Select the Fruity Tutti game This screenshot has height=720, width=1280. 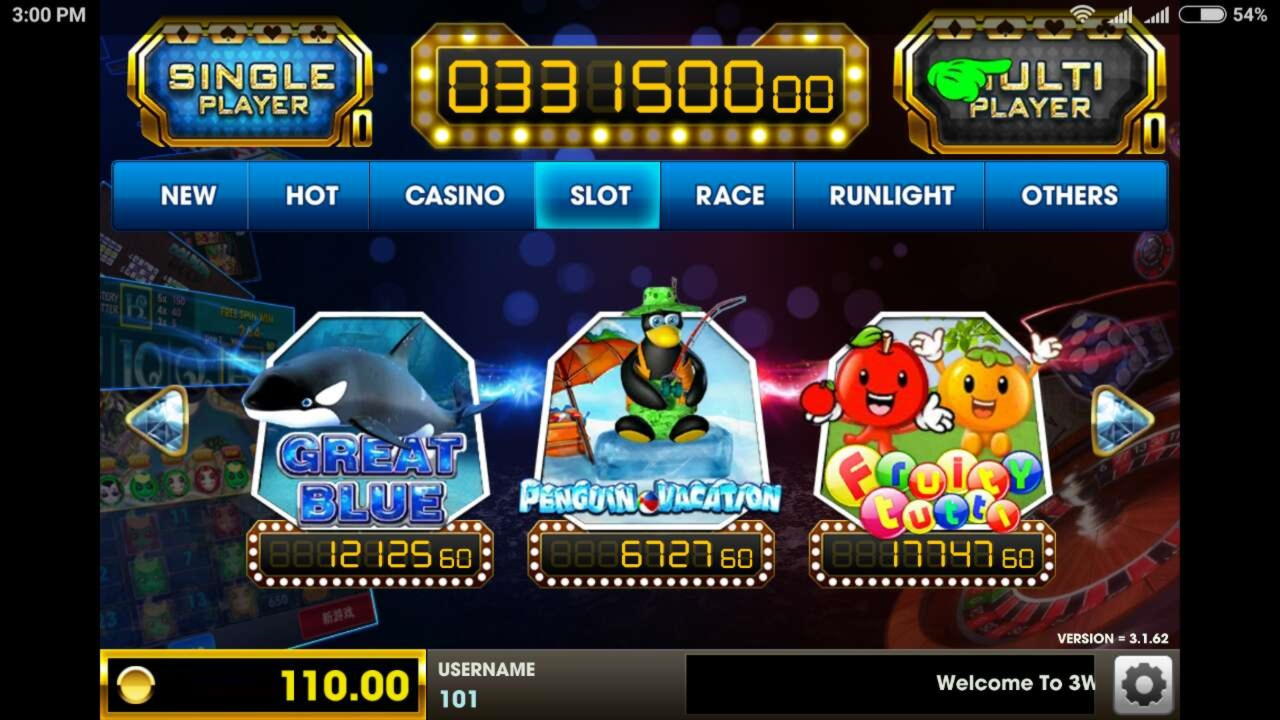click(930, 420)
